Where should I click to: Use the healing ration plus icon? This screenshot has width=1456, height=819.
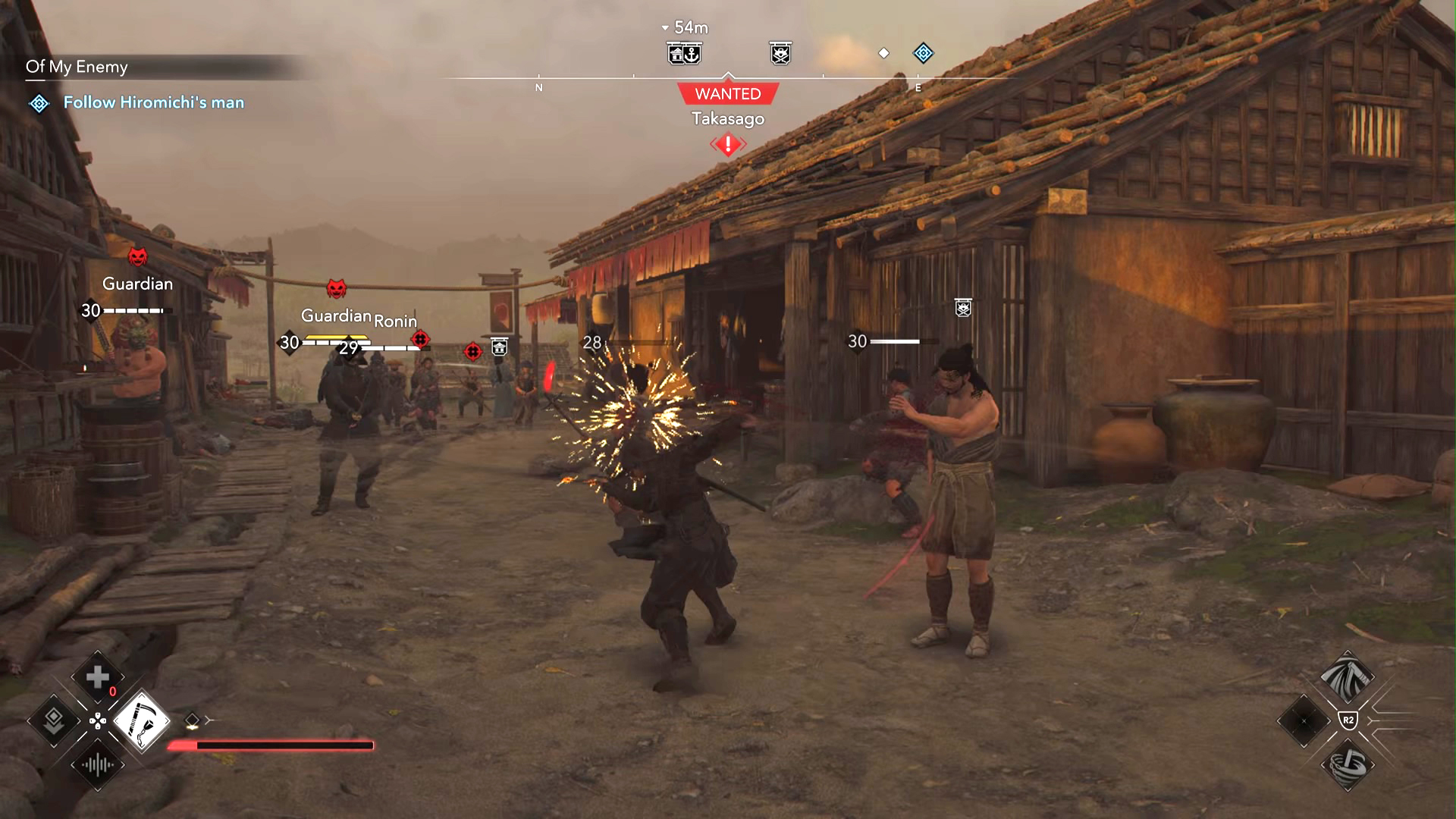98,677
